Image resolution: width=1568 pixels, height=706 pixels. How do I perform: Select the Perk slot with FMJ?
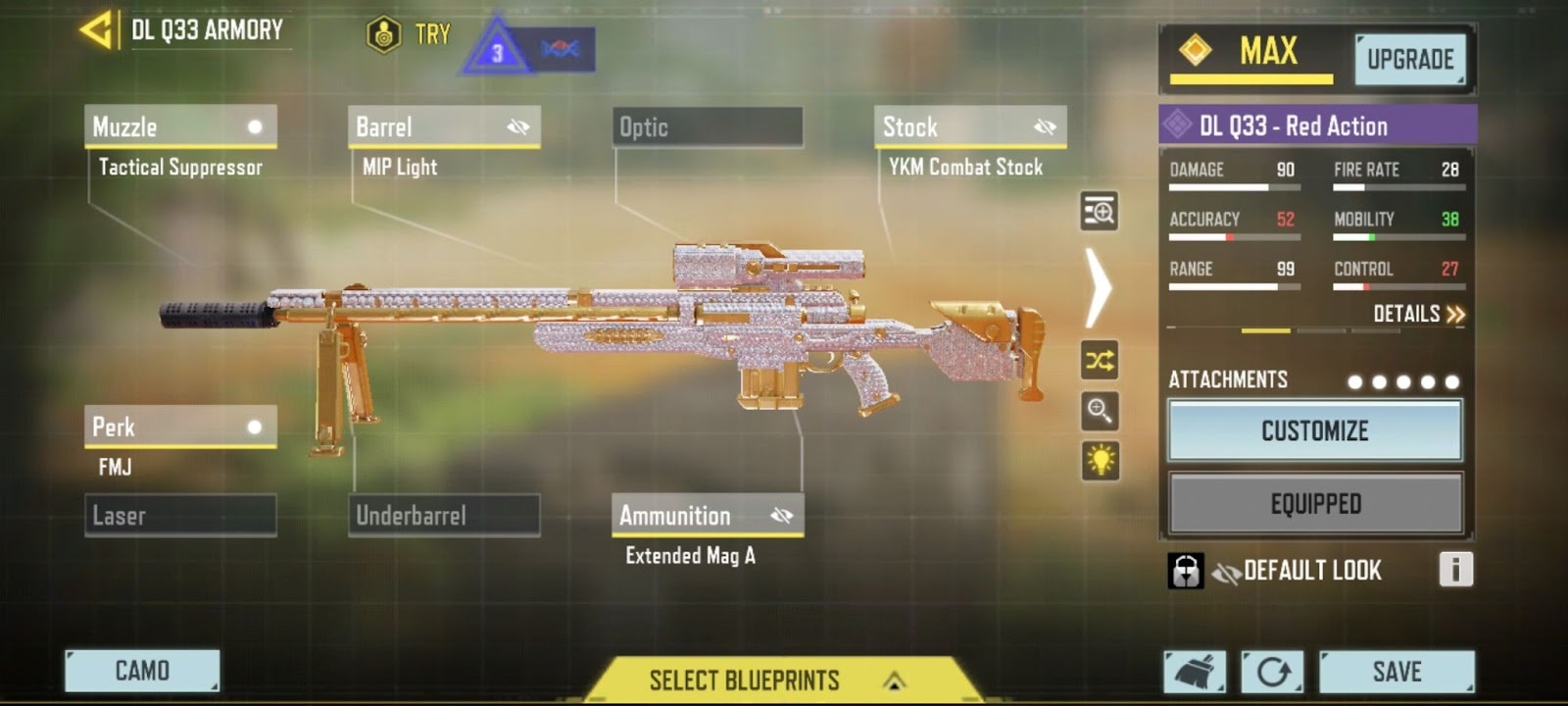tap(180, 428)
